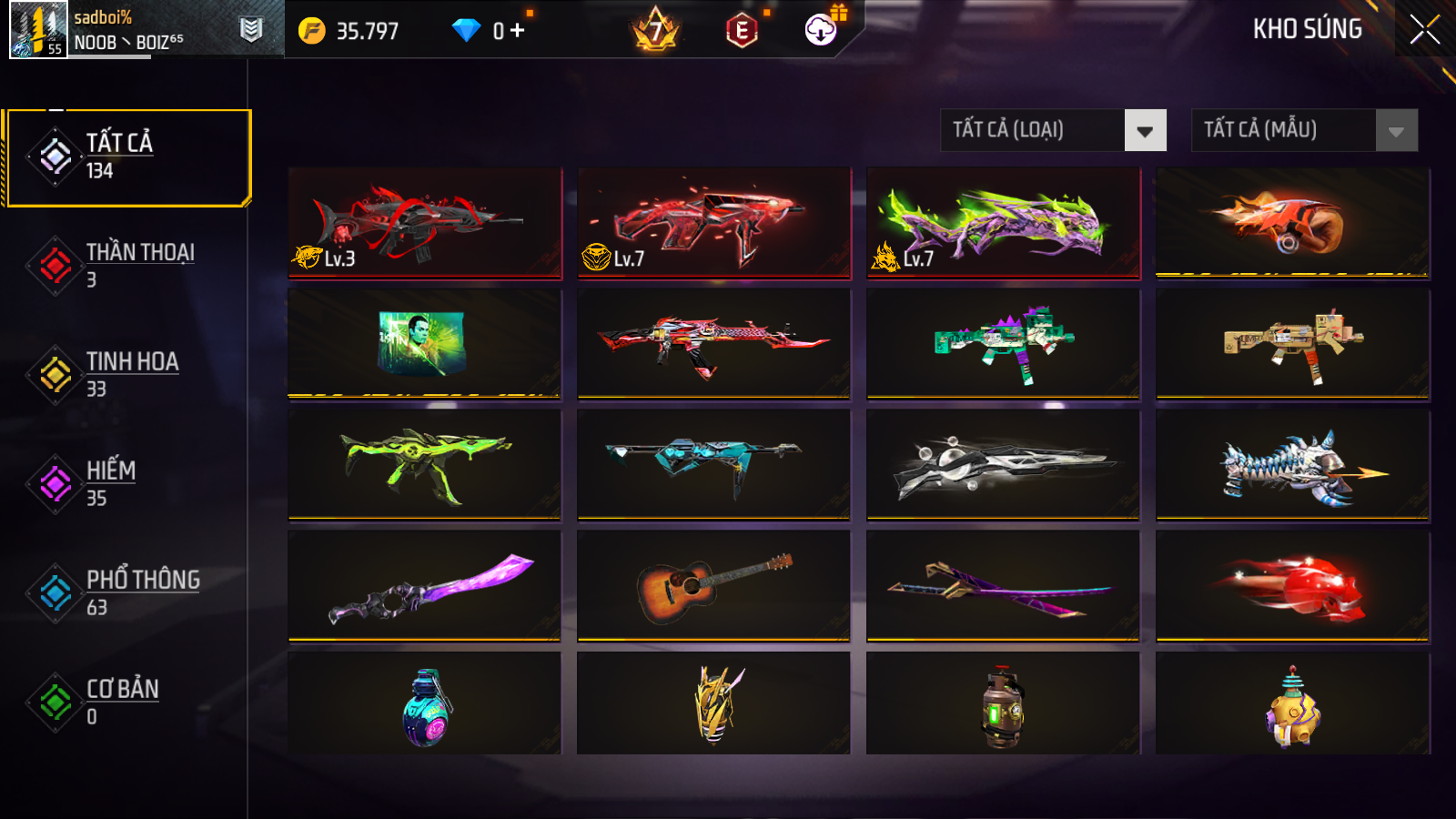Open the Tất Cả (Loại) type dropdown
The width and height of the screenshot is (1456, 819).
pyautogui.click(x=1053, y=130)
